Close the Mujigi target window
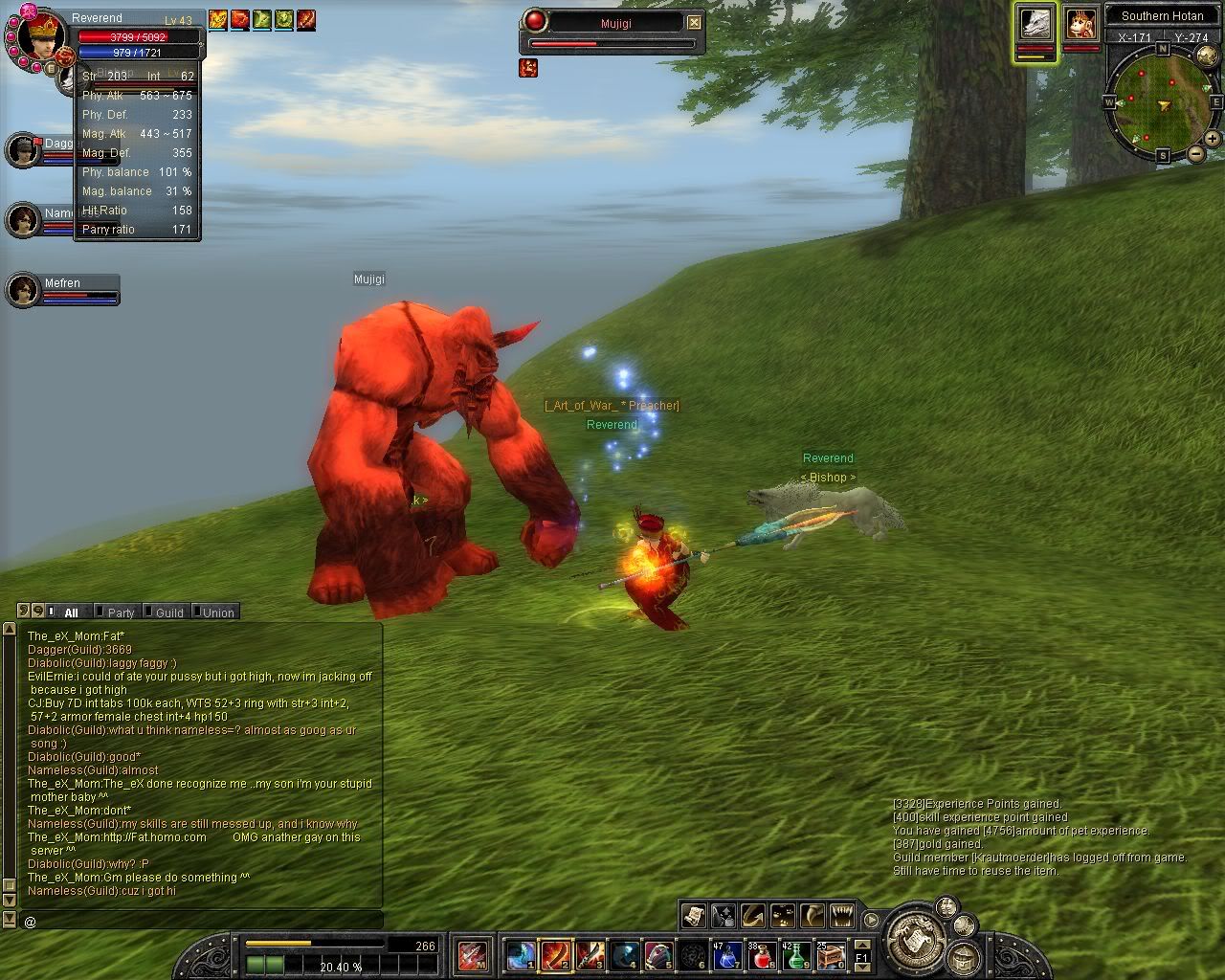The width and height of the screenshot is (1225, 980). coord(694,22)
